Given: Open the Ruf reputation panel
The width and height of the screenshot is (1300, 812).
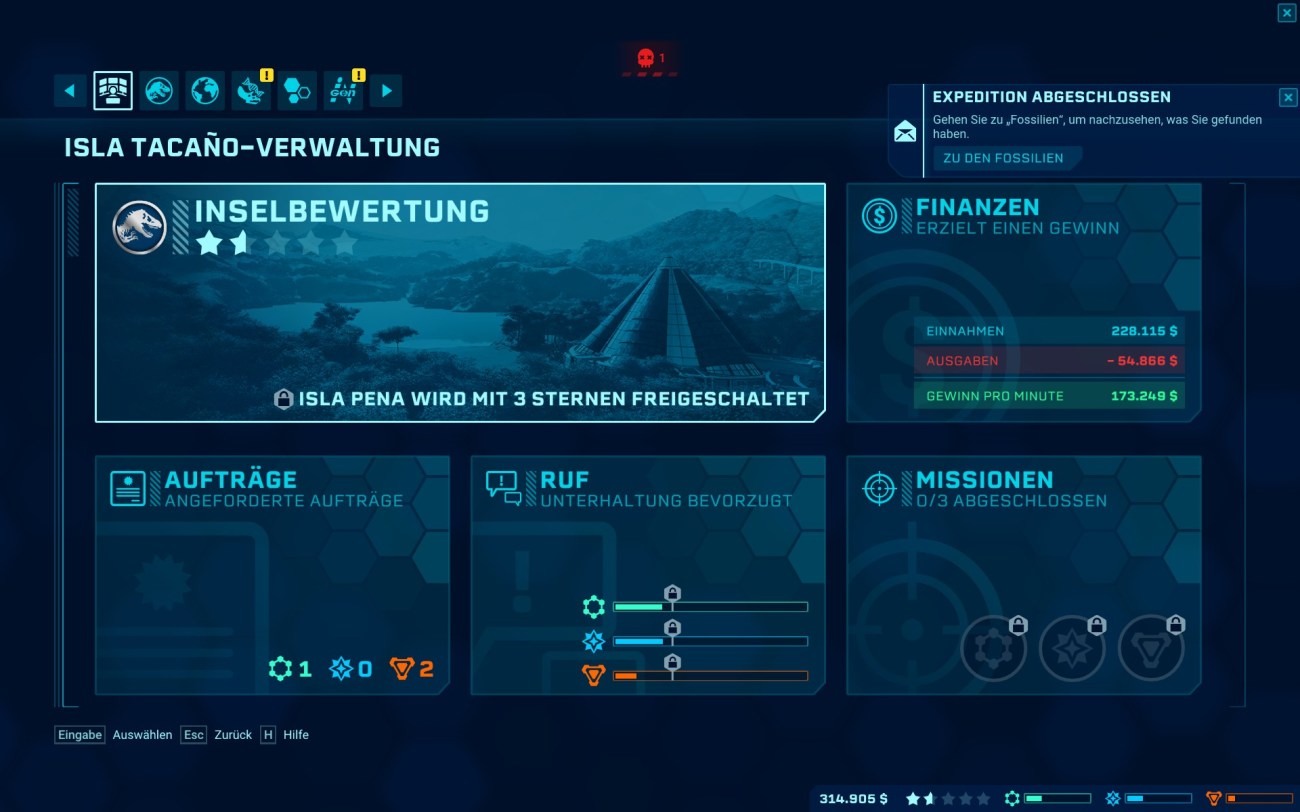Looking at the screenshot, I should pos(648,574).
